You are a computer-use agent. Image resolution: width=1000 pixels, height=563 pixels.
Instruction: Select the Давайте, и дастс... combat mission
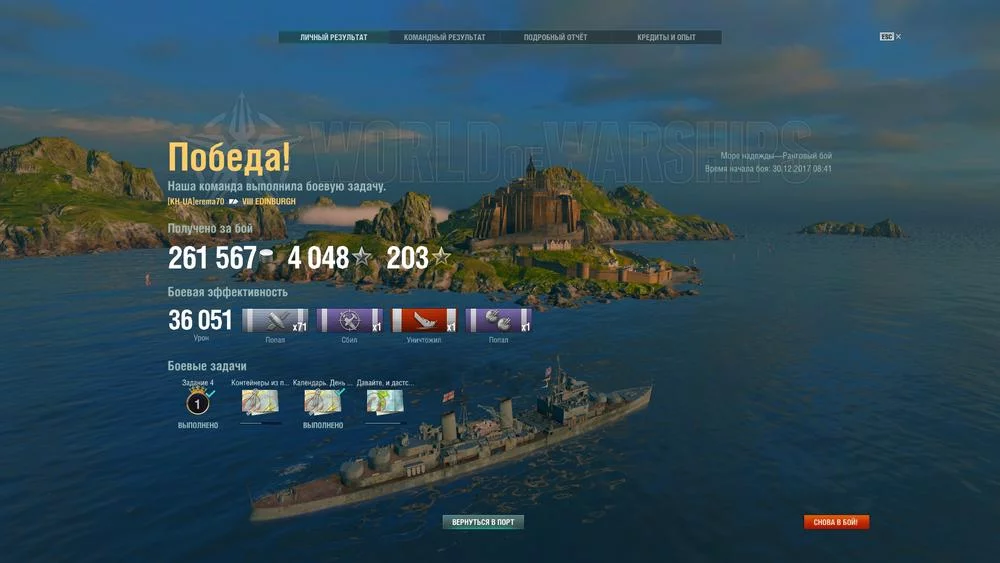coord(385,403)
